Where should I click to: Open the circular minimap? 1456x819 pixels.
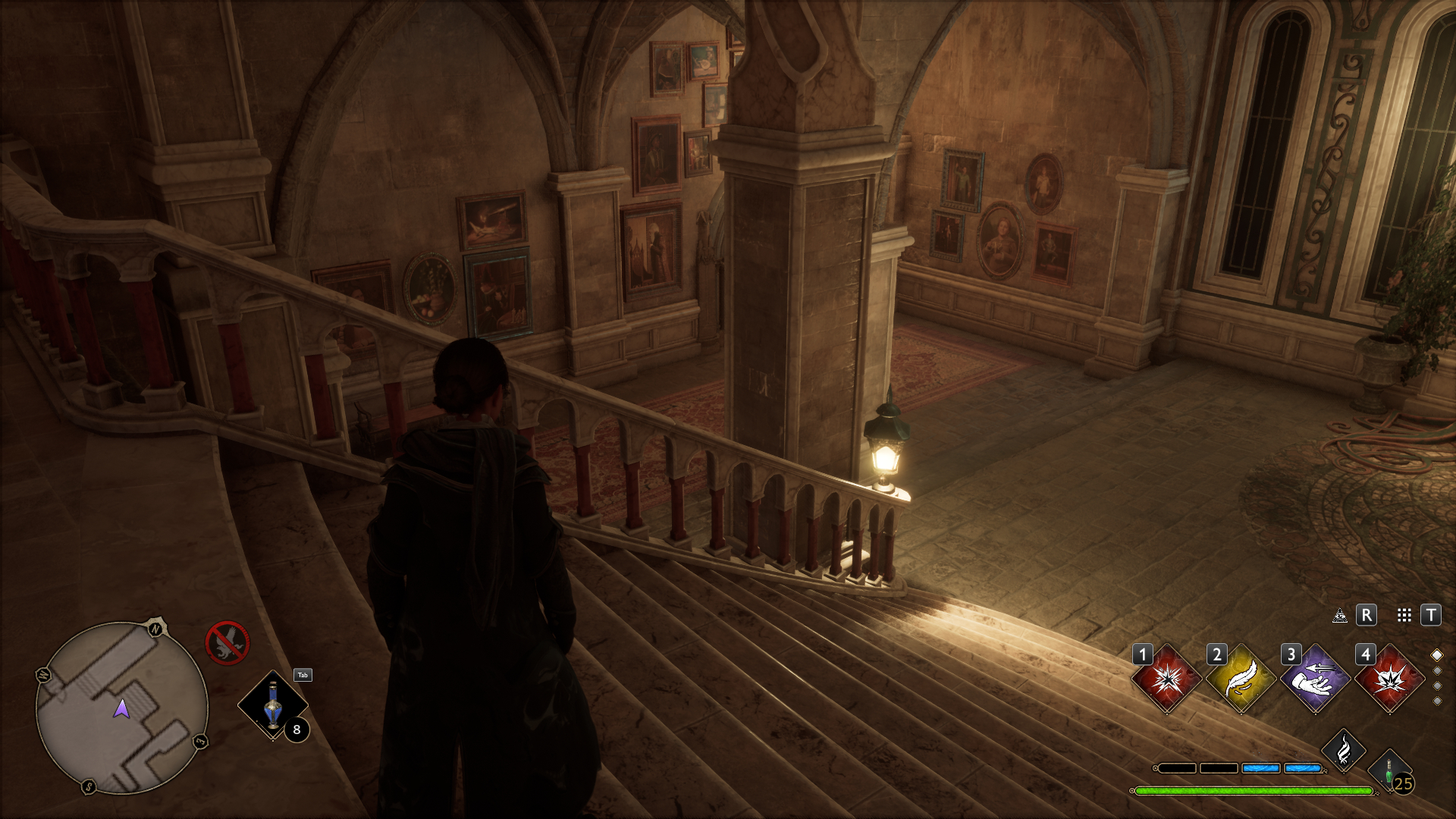point(121,708)
